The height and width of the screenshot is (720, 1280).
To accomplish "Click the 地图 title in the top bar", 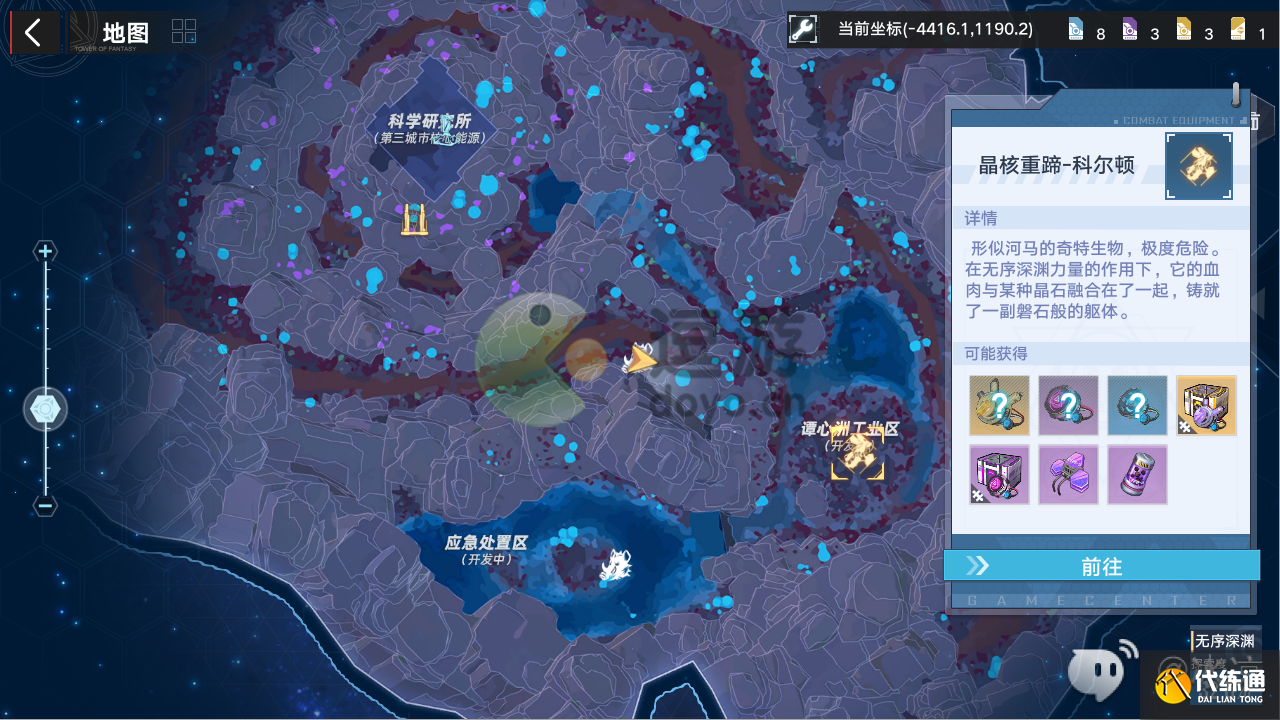I will [123, 31].
